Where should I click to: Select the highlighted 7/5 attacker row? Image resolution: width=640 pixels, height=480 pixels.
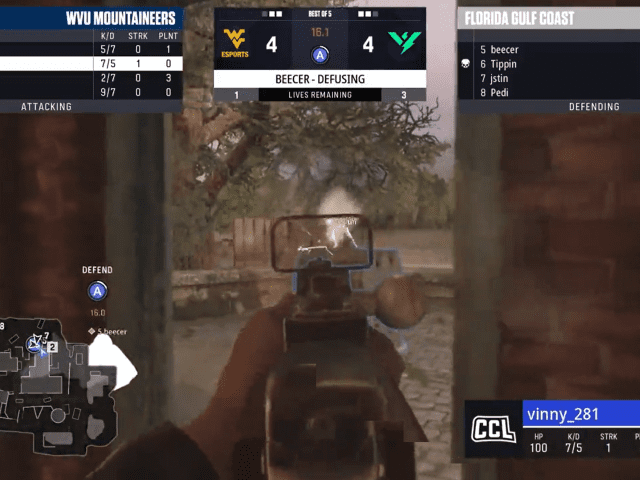(90, 63)
